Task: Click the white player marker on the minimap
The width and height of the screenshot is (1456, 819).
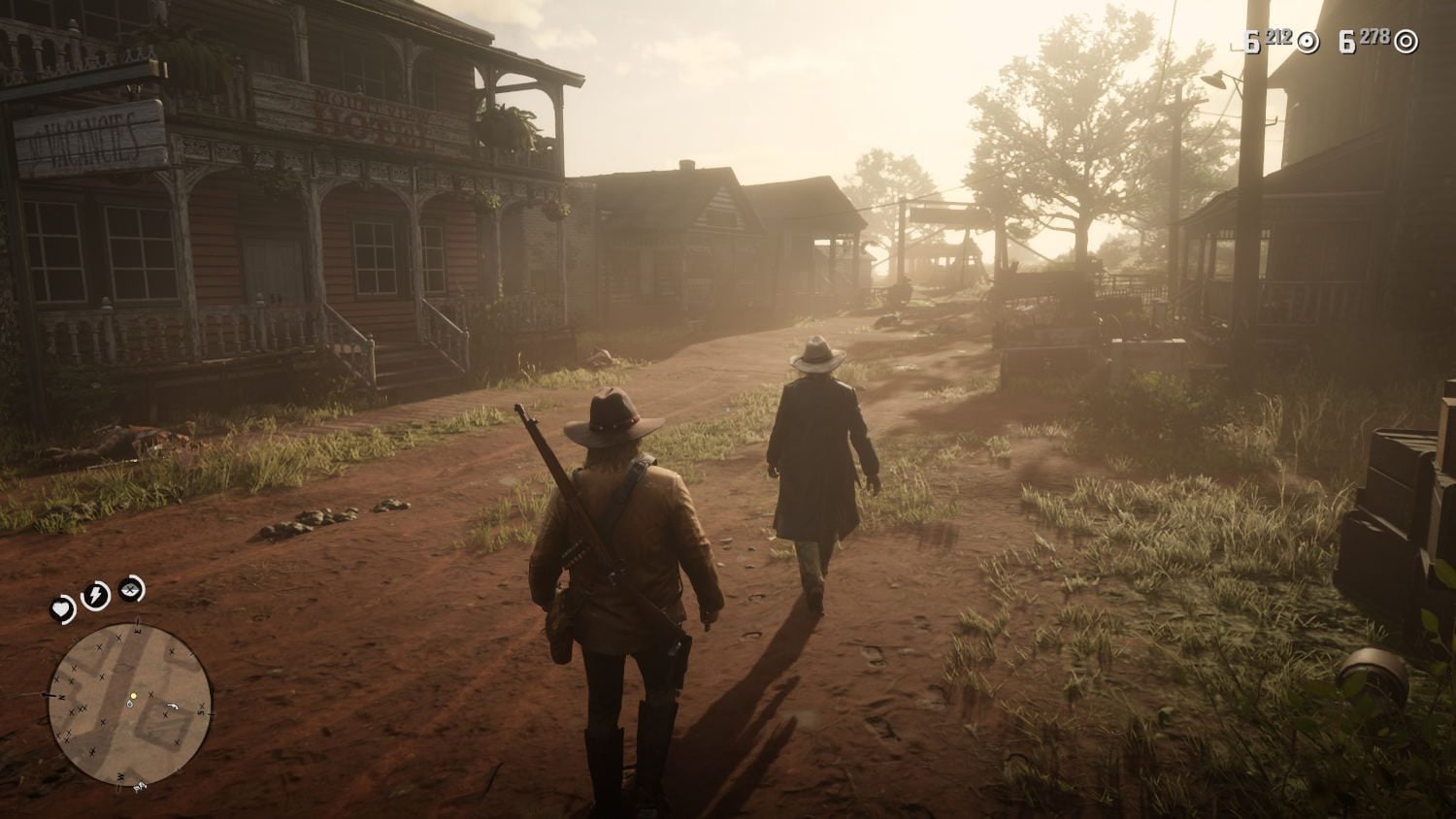Action: pos(129,705)
